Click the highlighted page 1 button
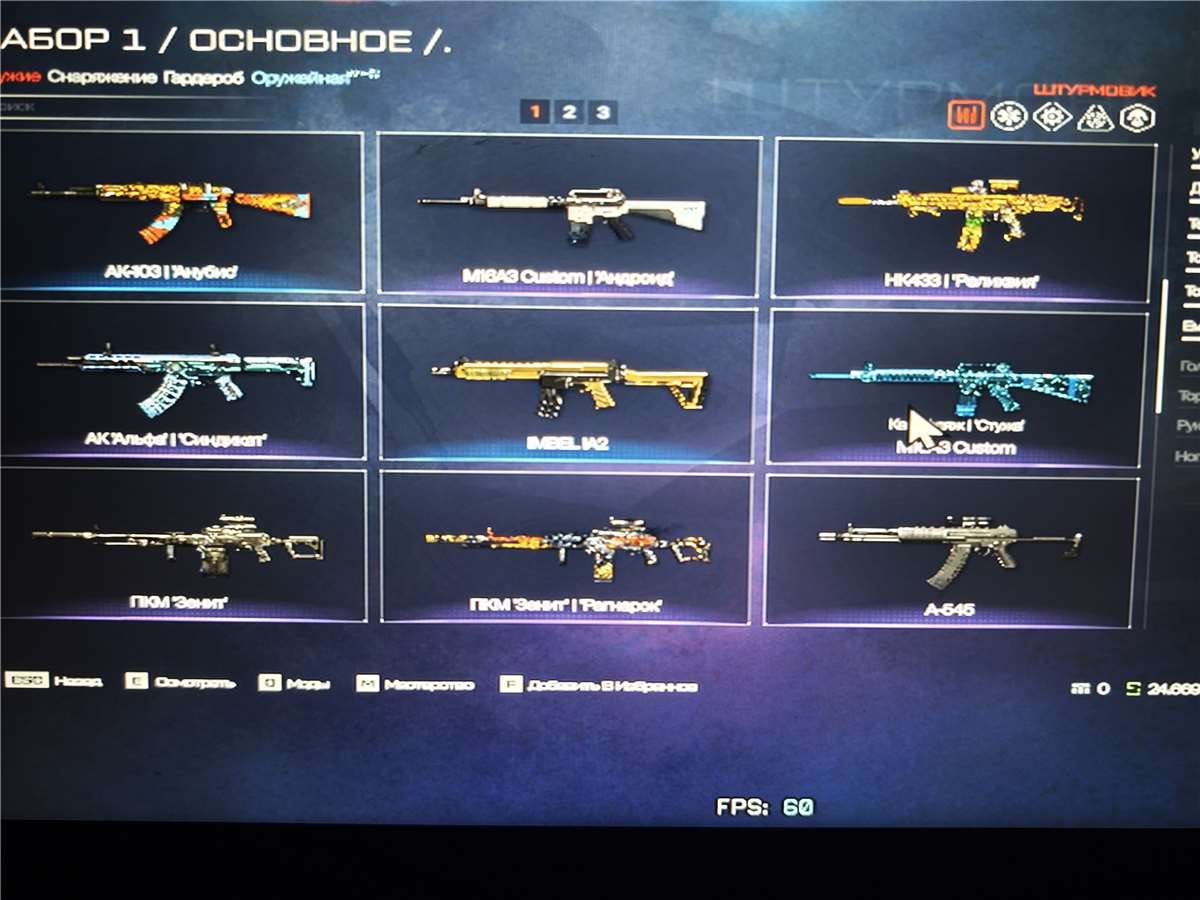The width and height of the screenshot is (1200, 900). coord(535,112)
